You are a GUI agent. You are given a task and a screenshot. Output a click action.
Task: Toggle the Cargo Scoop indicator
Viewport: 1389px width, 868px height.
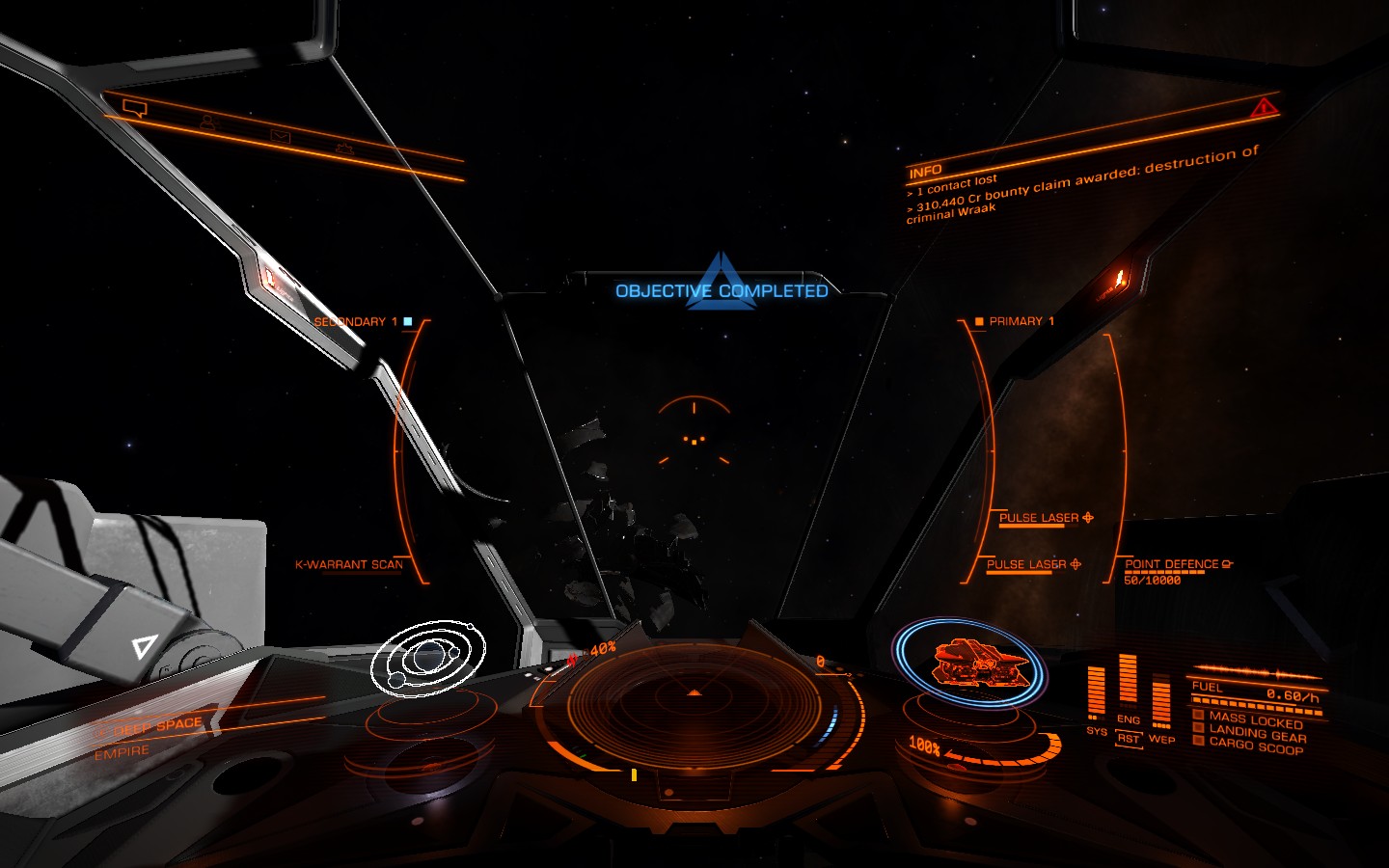[x=1255, y=746]
